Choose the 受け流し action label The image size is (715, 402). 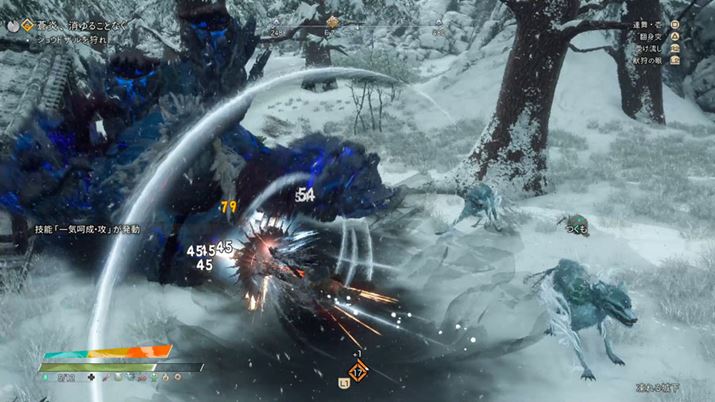pos(654,47)
